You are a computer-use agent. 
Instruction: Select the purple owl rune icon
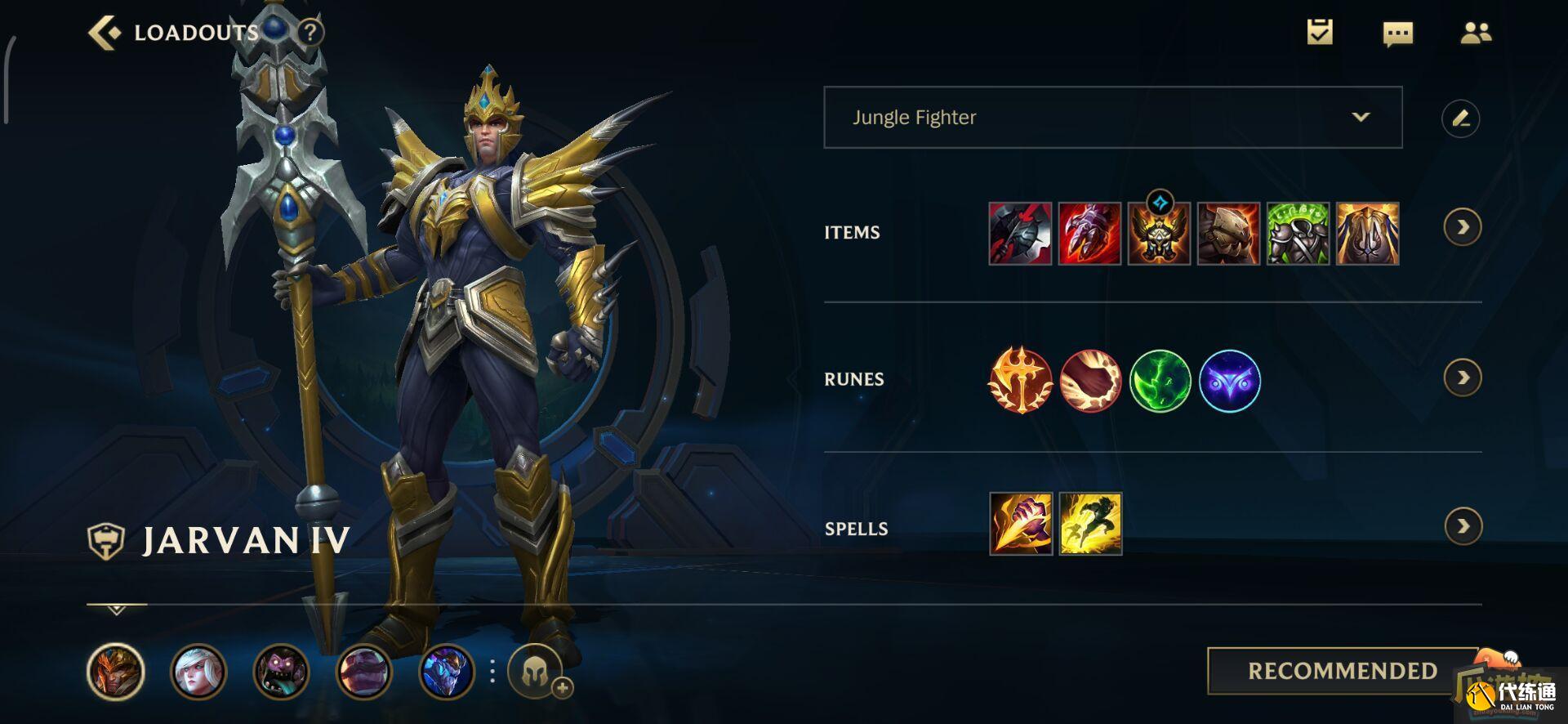click(1230, 380)
